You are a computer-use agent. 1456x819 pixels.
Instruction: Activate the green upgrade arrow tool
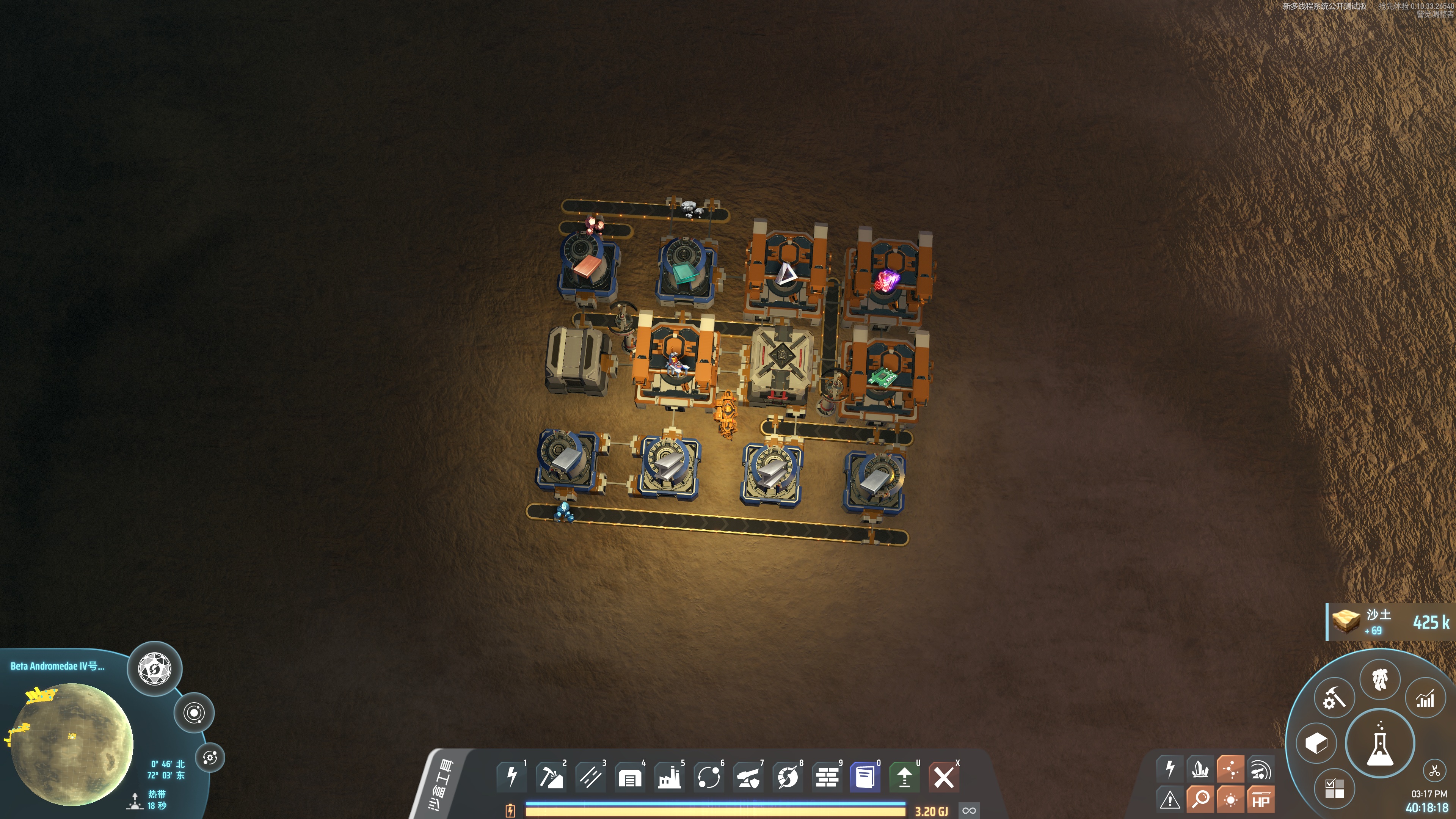point(904,777)
